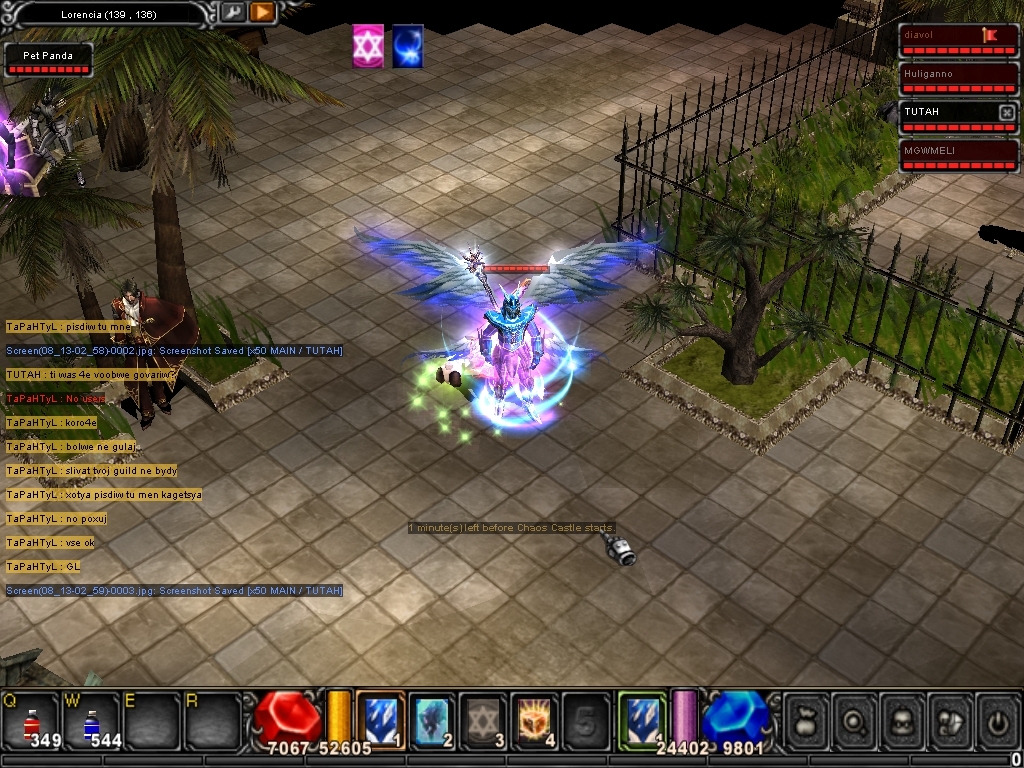The image size is (1024, 768).
Task: Click the orange play arrow button
Action: (262, 13)
